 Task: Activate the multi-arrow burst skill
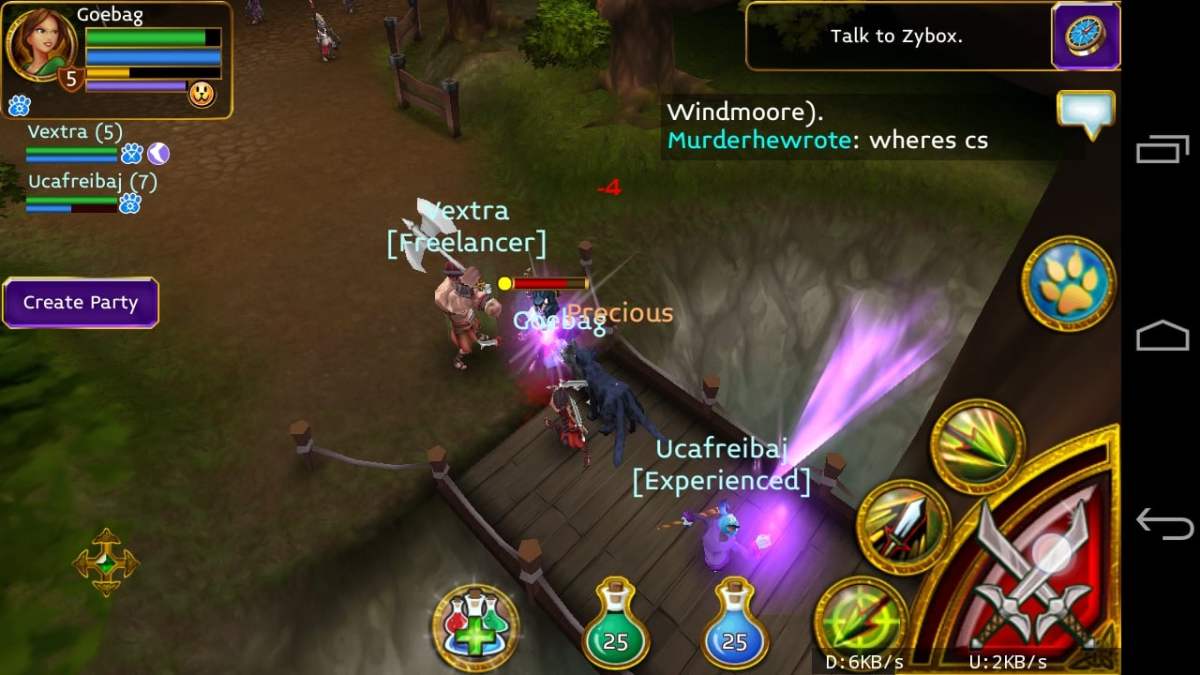tap(977, 446)
